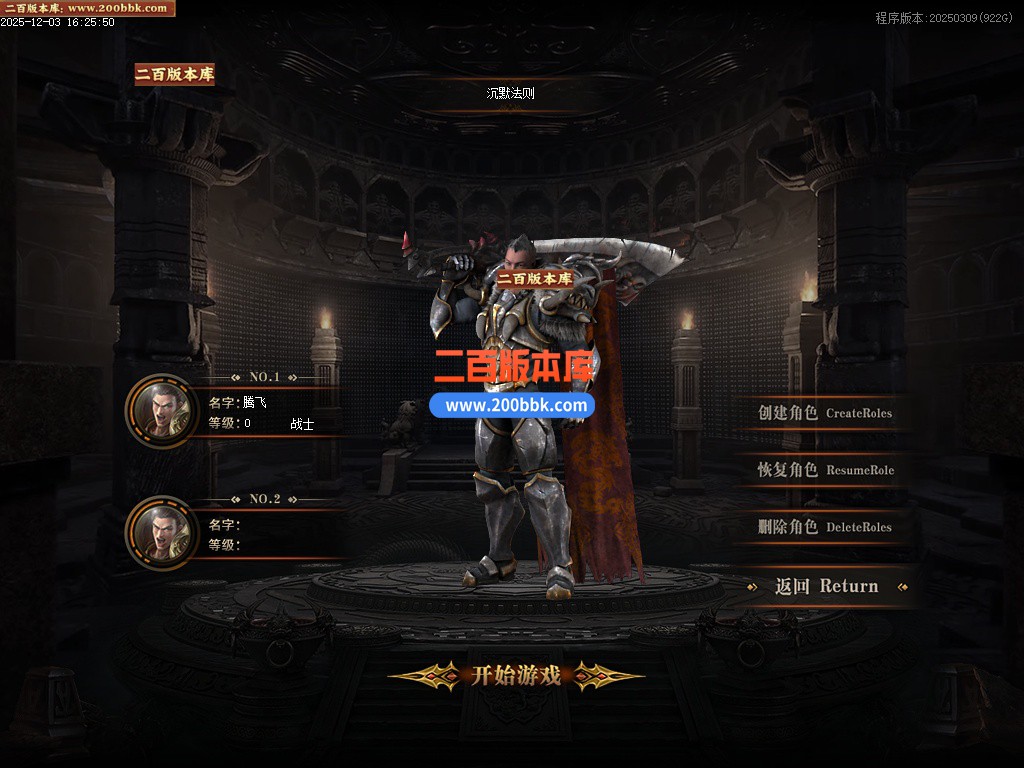1024x768 pixels.
Task: Select 删除角色 DeleteRoles option
Action: coord(824,527)
